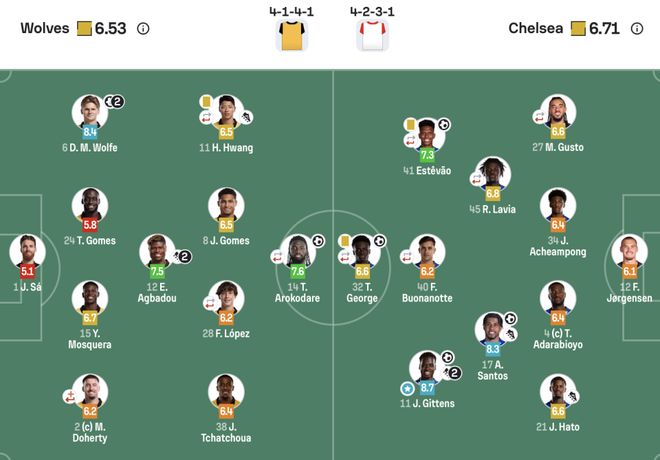Open the Wolves team rating info icon
Image resolution: width=660 pixels, height=460 pixels.
pyautogui.click(x=143, y=28)
